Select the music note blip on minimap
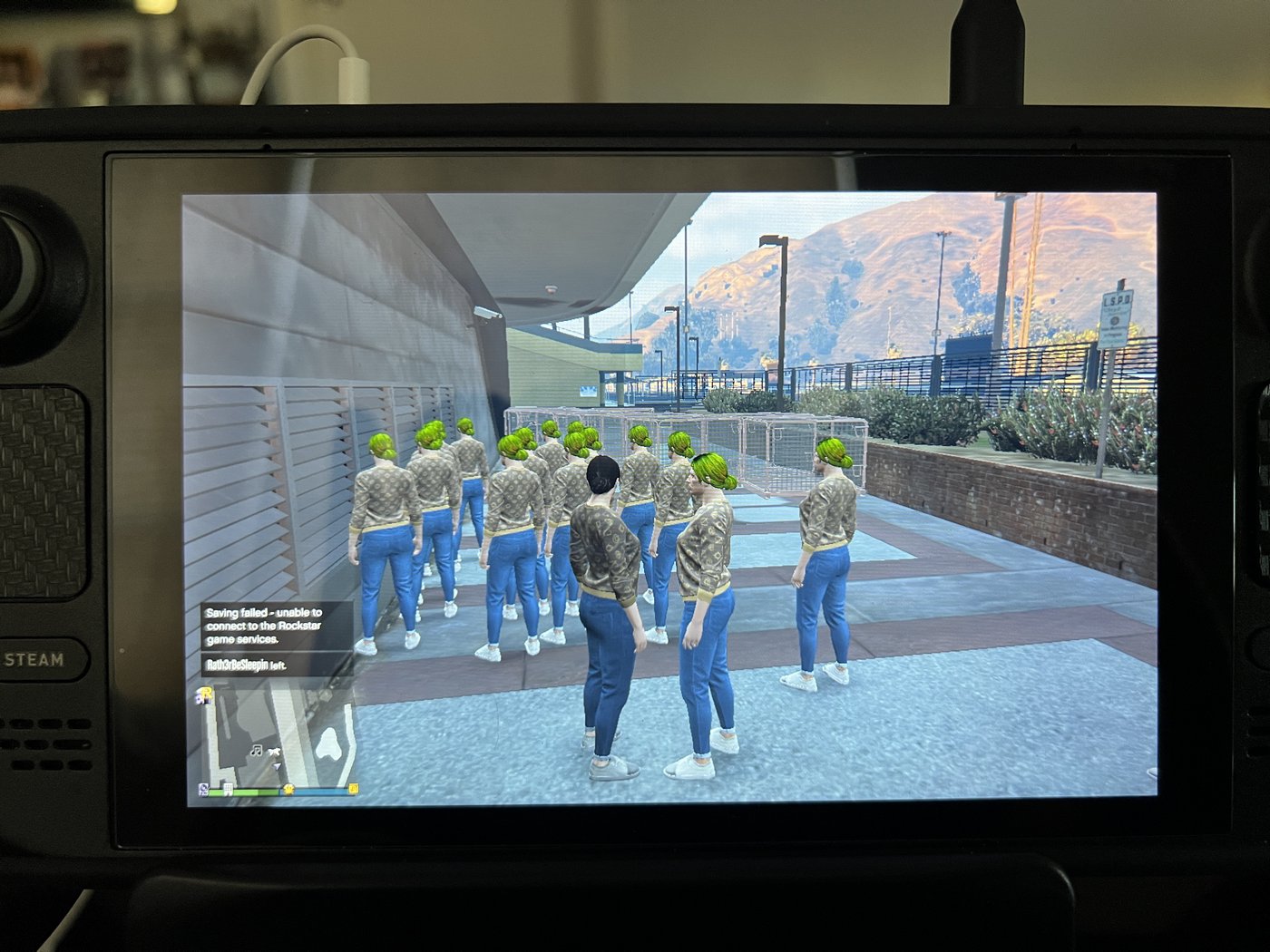 tap(257, 750)
